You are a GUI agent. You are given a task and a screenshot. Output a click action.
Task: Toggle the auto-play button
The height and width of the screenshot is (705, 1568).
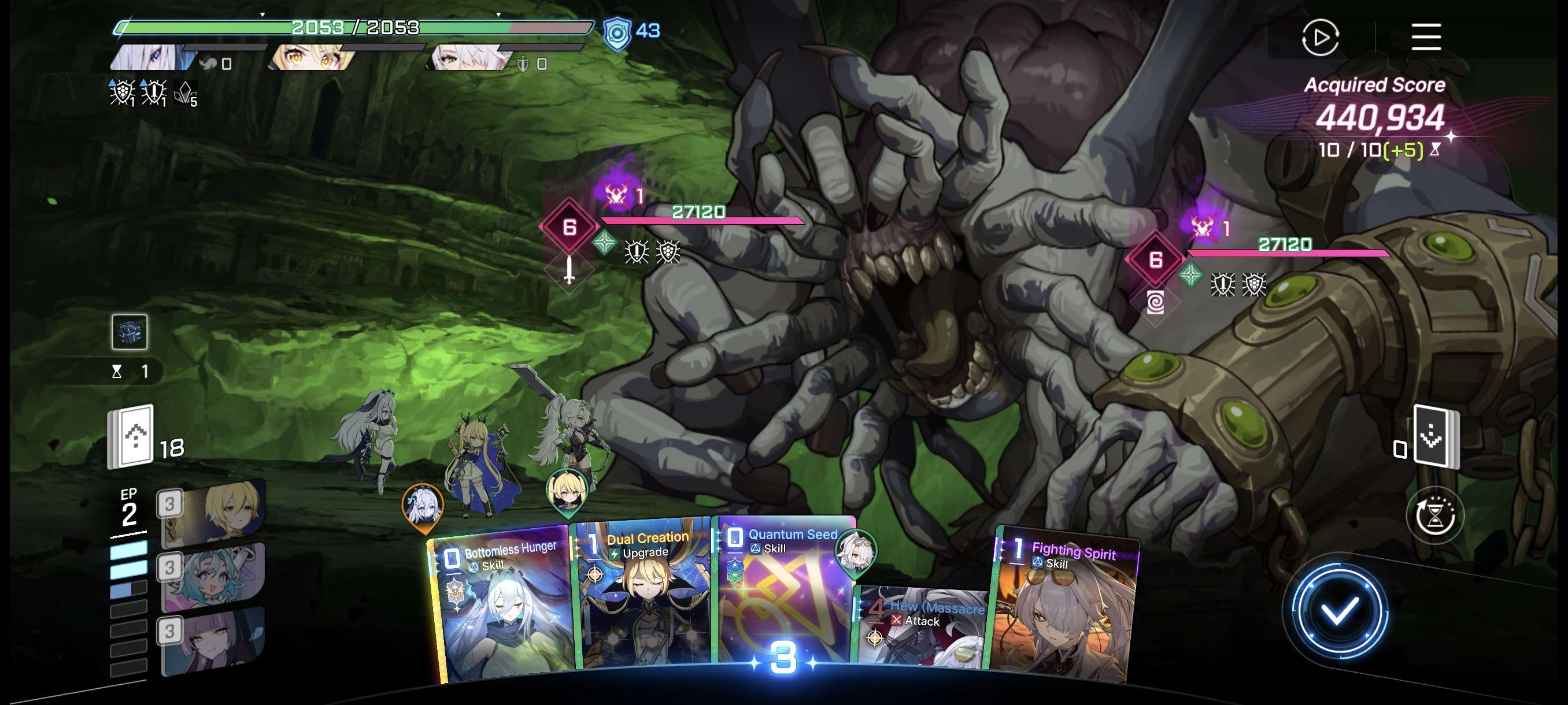1319,38
